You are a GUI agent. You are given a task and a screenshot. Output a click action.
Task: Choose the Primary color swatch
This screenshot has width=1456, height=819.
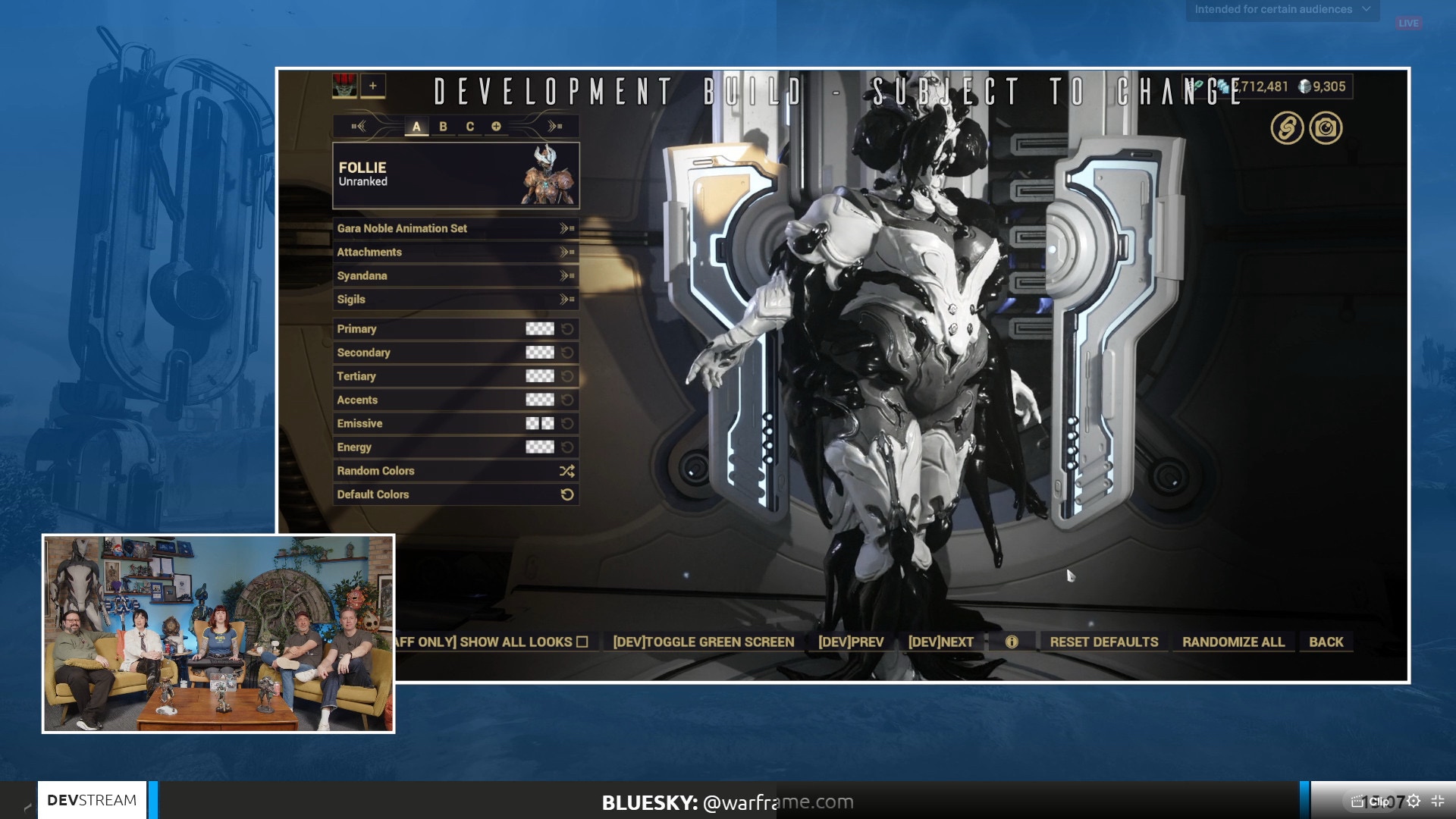pyautogui.click(x=540, y=328)
